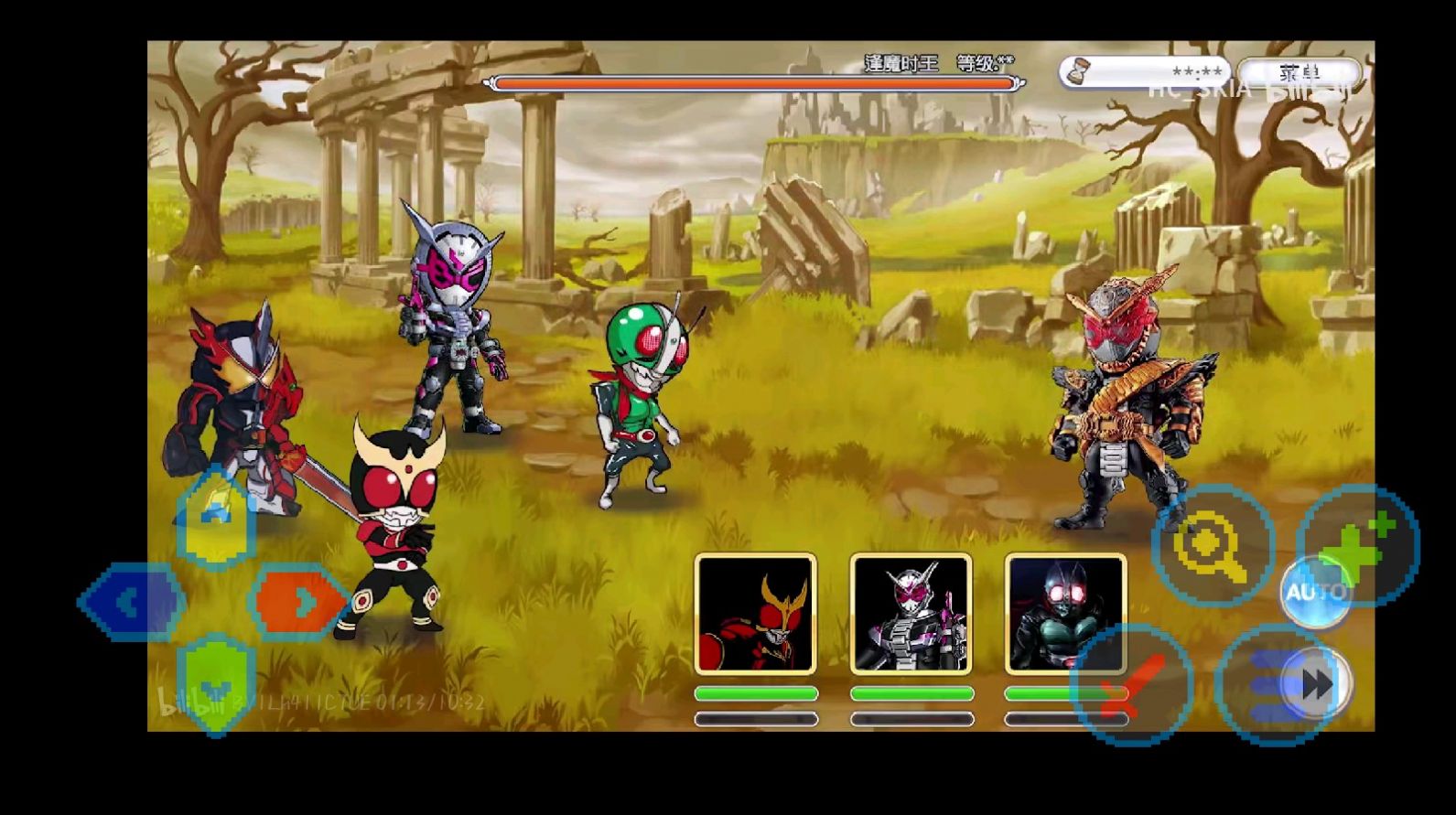This screenshot has width=1456, height=815.
Task: Tap the green down arrow control
Action: [x=216, y=684]
